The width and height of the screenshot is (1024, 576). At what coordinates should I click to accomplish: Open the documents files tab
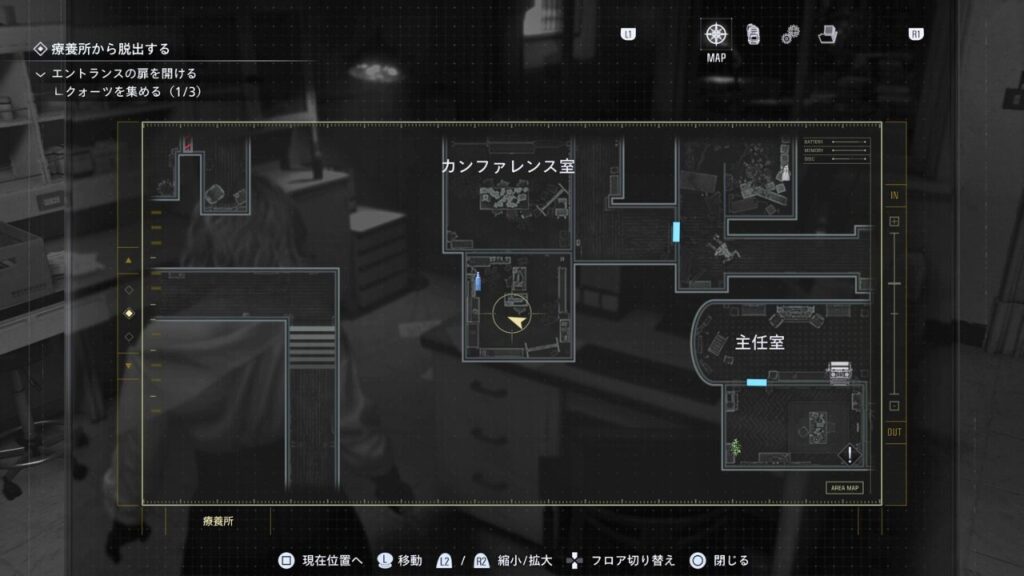click(753, 35)
